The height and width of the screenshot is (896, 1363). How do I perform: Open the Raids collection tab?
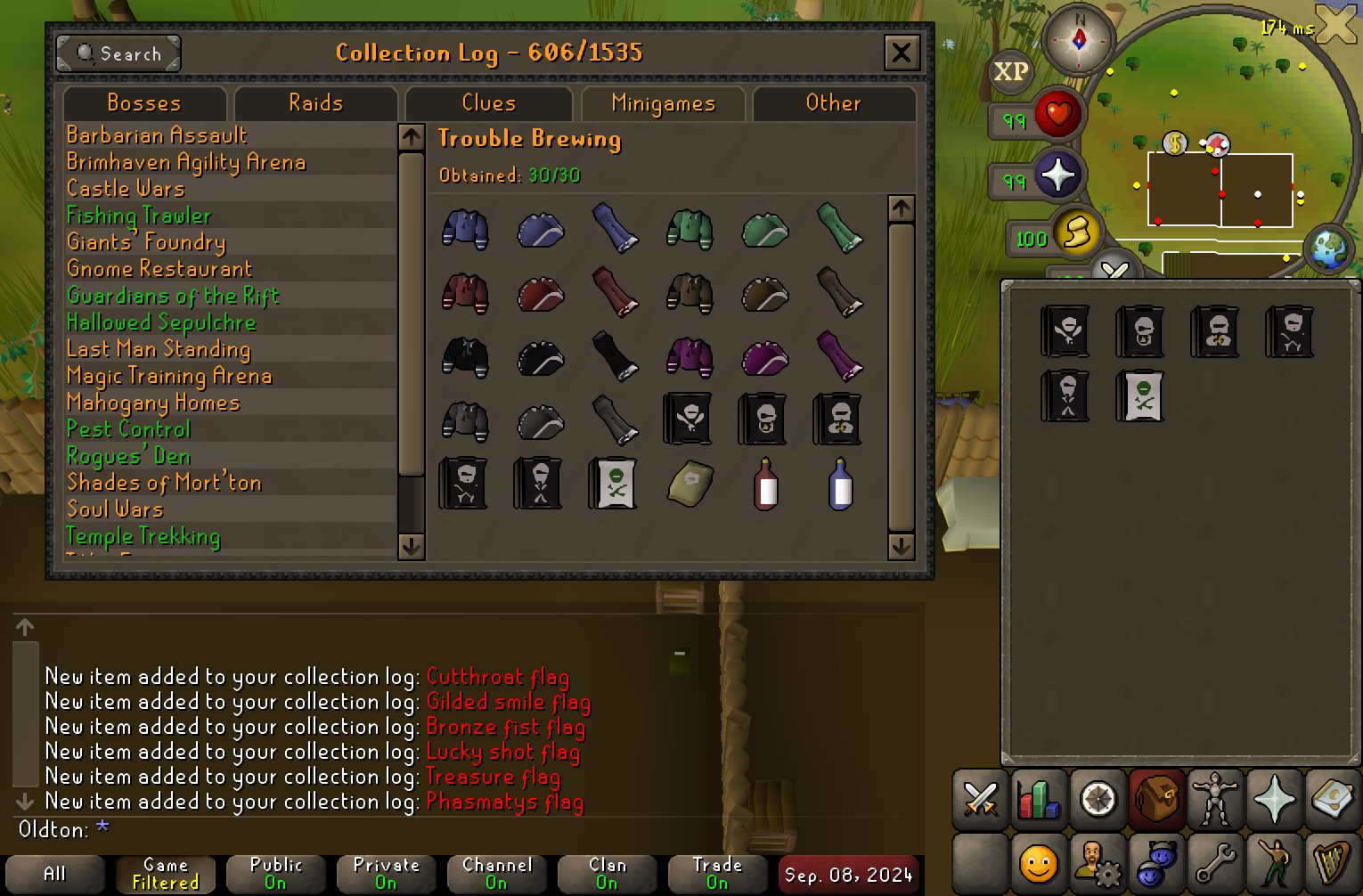click(x=315, y=103)
